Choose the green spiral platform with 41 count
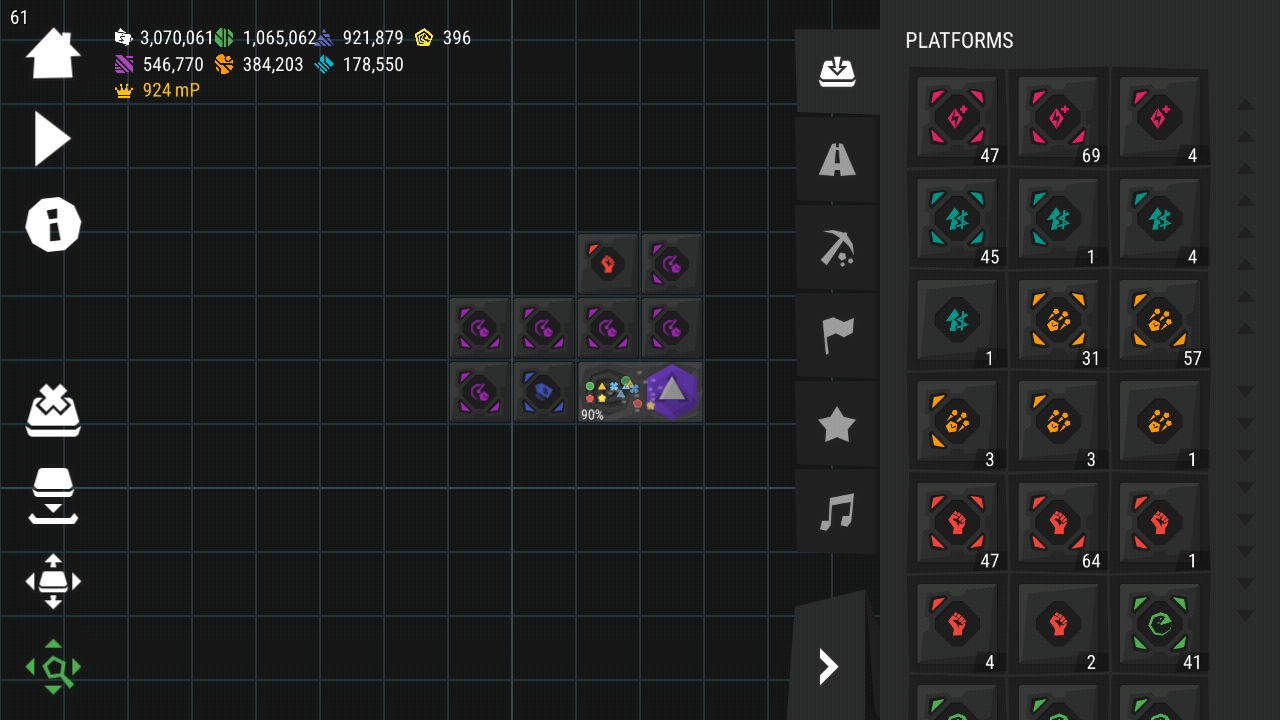The width and height of the screenshot is (1280, 720). coord(1159,625)
